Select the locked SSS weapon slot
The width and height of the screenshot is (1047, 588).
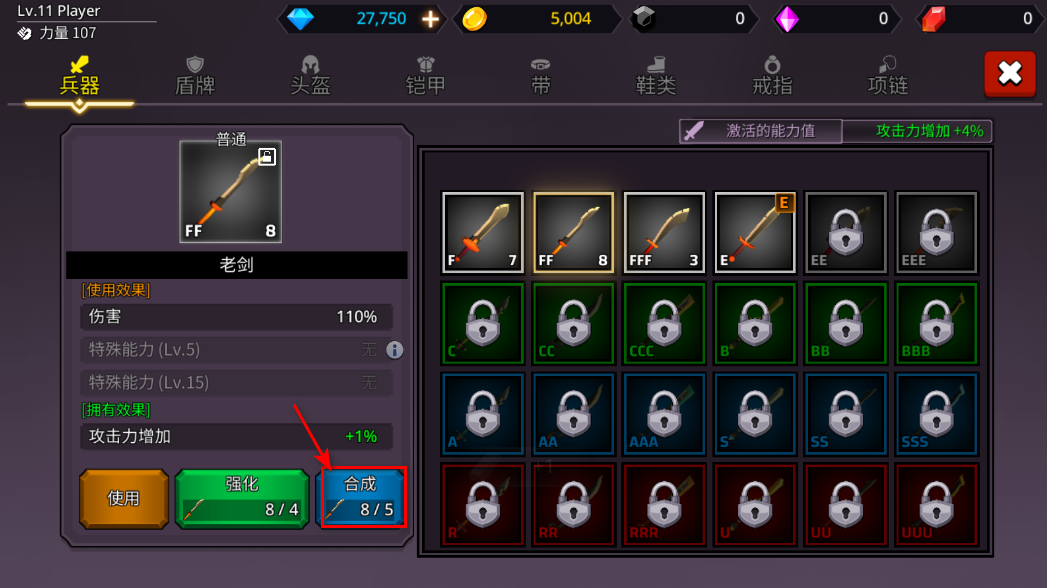[x=936, y=413]
